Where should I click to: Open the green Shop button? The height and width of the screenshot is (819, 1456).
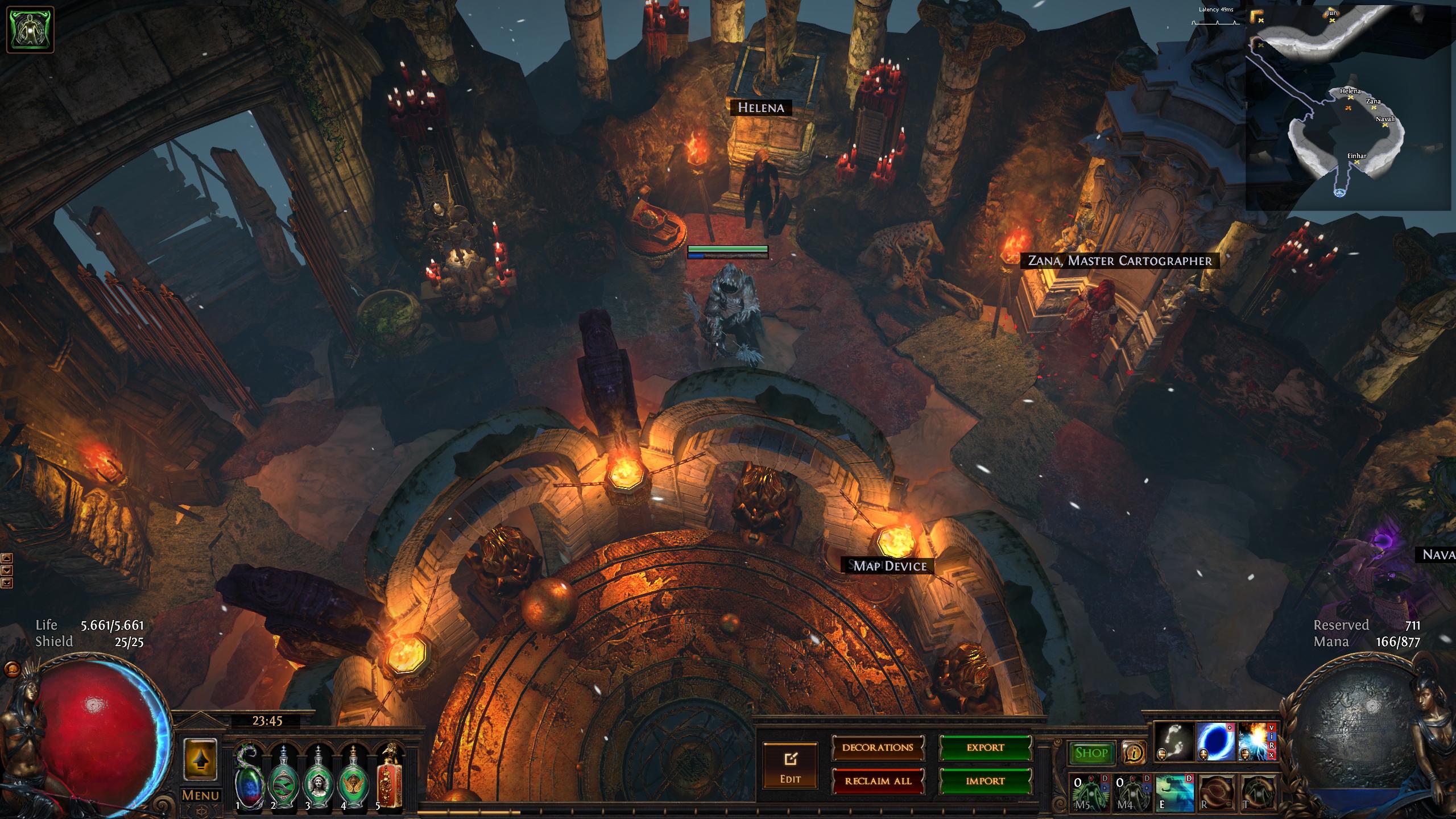click(1091, 753)
